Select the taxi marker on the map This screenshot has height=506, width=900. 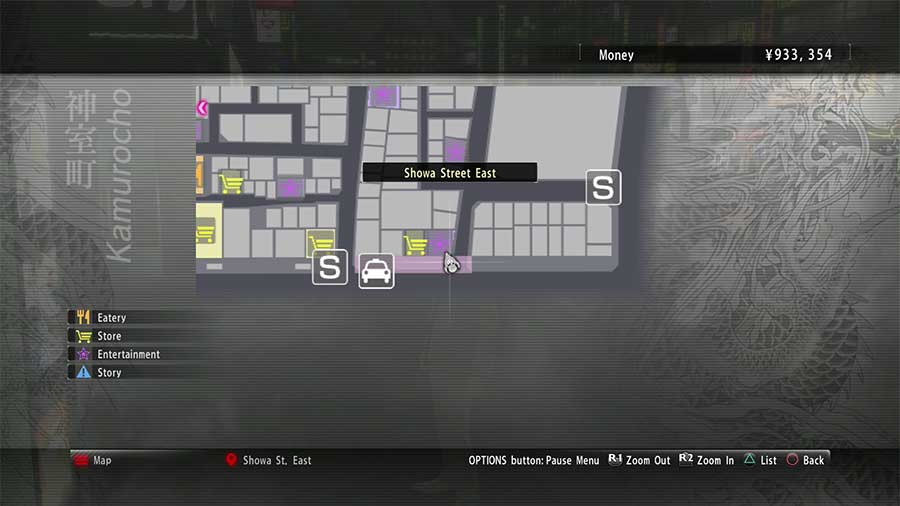tap(376, 270)
